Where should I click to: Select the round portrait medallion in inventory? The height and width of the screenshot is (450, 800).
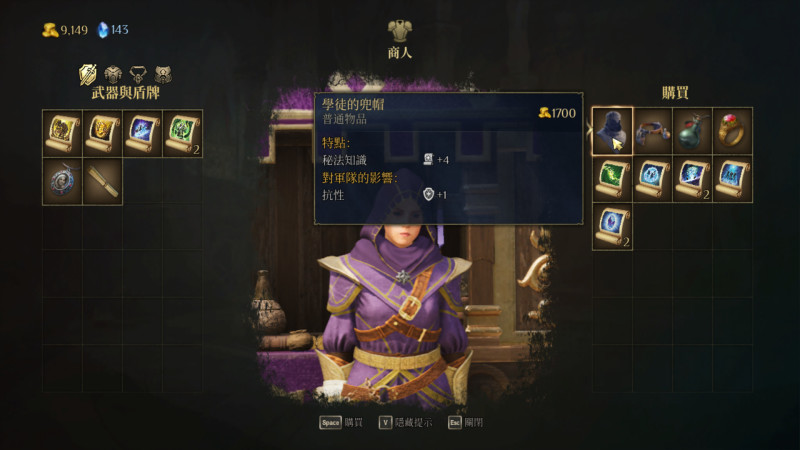coord(62,181)
